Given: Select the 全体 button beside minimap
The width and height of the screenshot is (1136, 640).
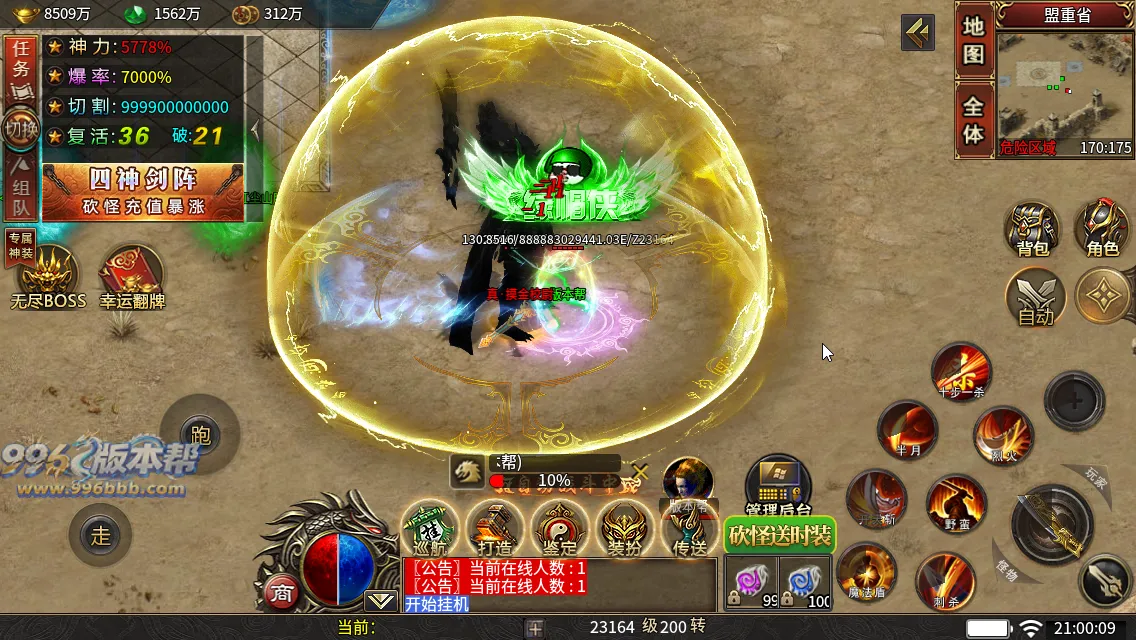Looking at the screenshot, I should pos(974,119).
